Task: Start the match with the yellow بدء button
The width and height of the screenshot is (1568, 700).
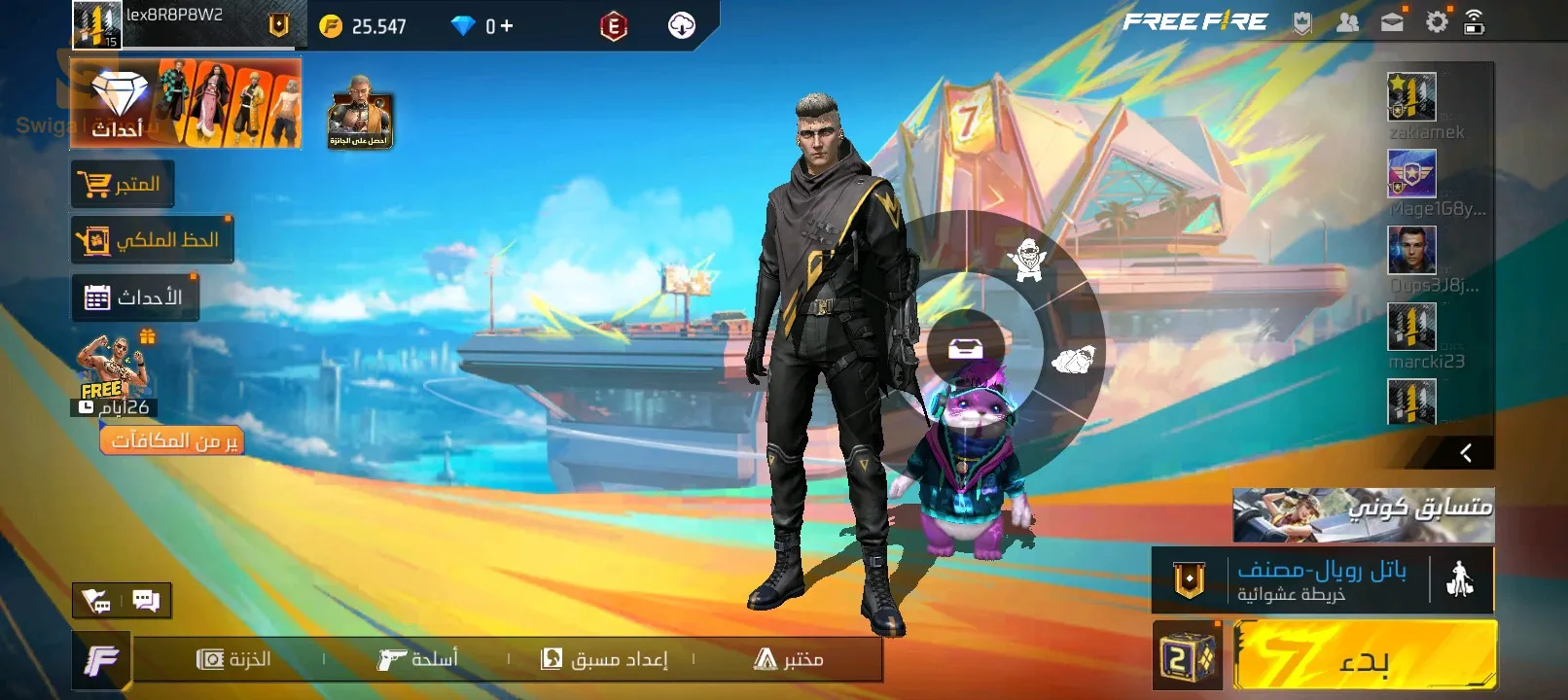Action: click(1364, 656)
